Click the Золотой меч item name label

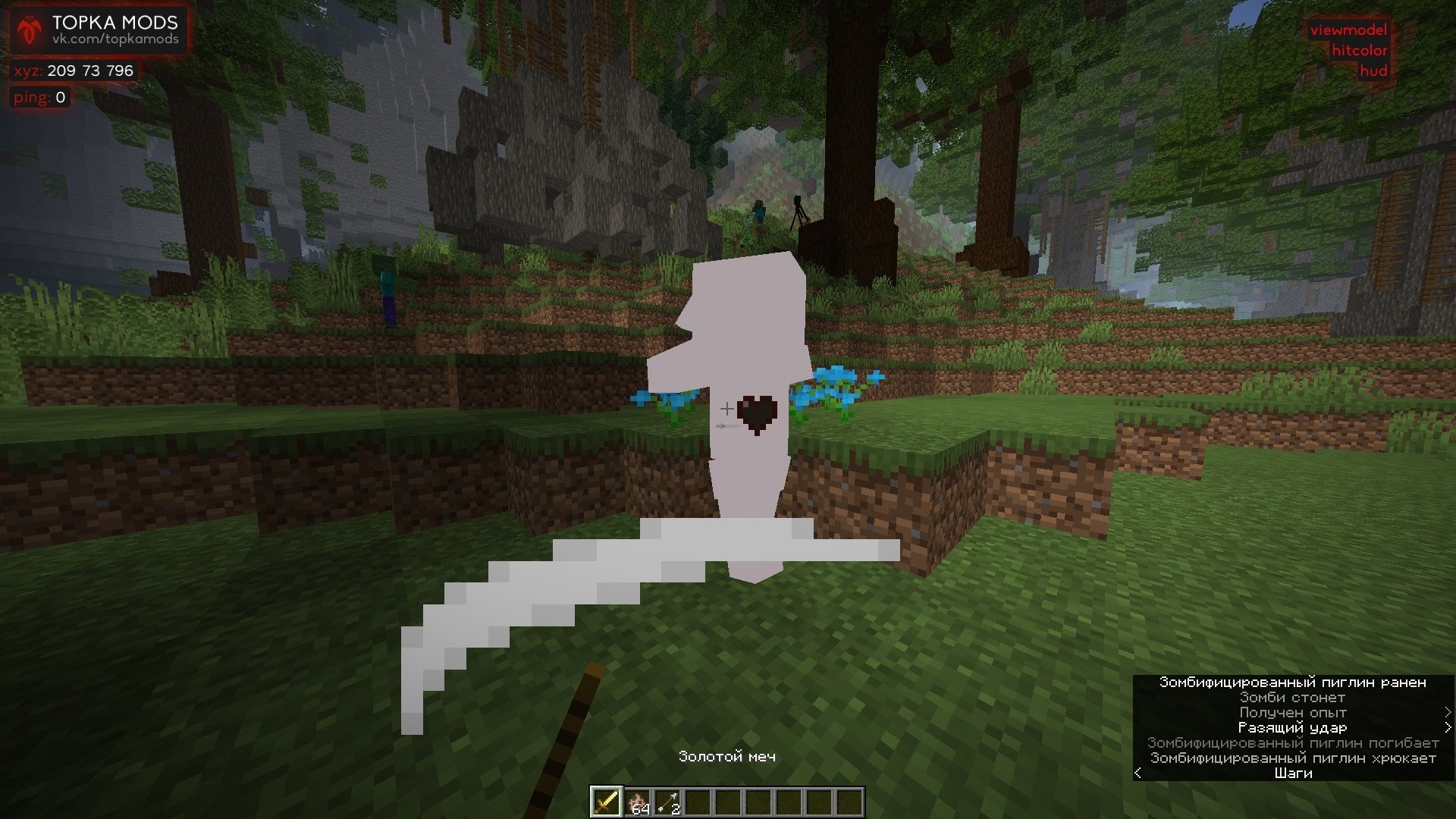click(729, 758)
